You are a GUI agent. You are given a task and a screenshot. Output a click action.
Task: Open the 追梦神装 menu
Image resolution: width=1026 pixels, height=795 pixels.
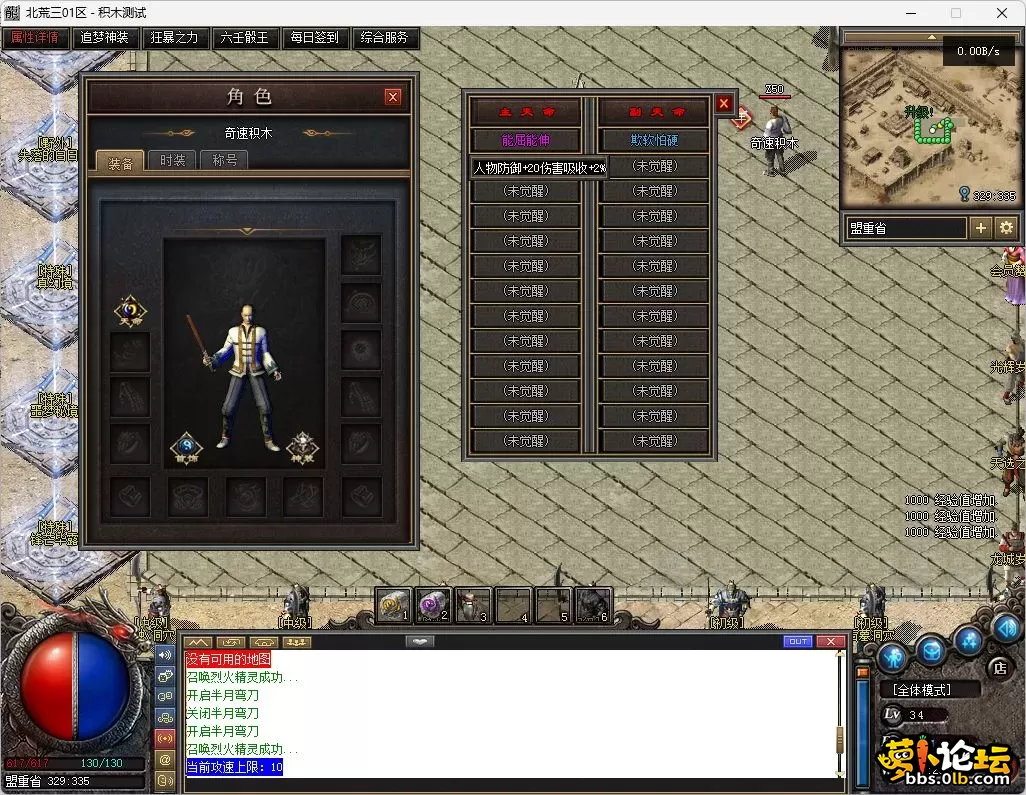[x=105, y=38]
